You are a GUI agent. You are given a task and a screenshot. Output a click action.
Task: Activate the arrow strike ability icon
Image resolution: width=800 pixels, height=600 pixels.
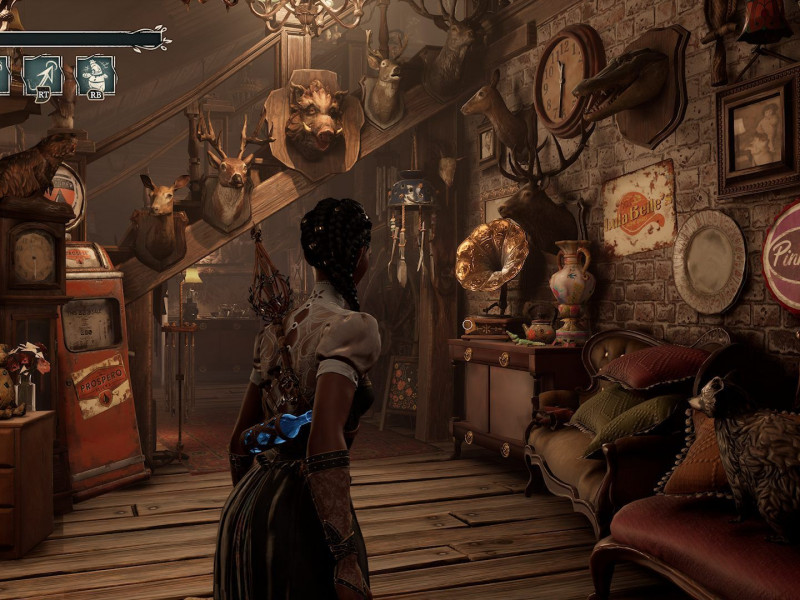(43, 75)
